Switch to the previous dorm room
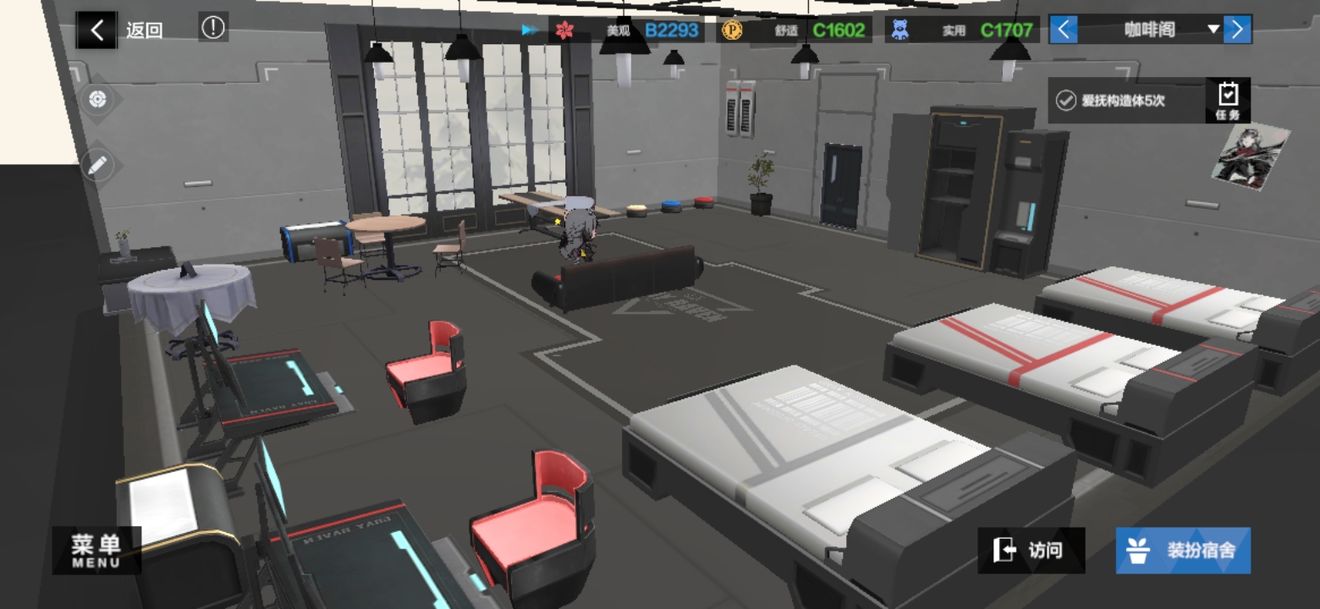This screenshot has width=1320, height=609. tap(1063, 30)
